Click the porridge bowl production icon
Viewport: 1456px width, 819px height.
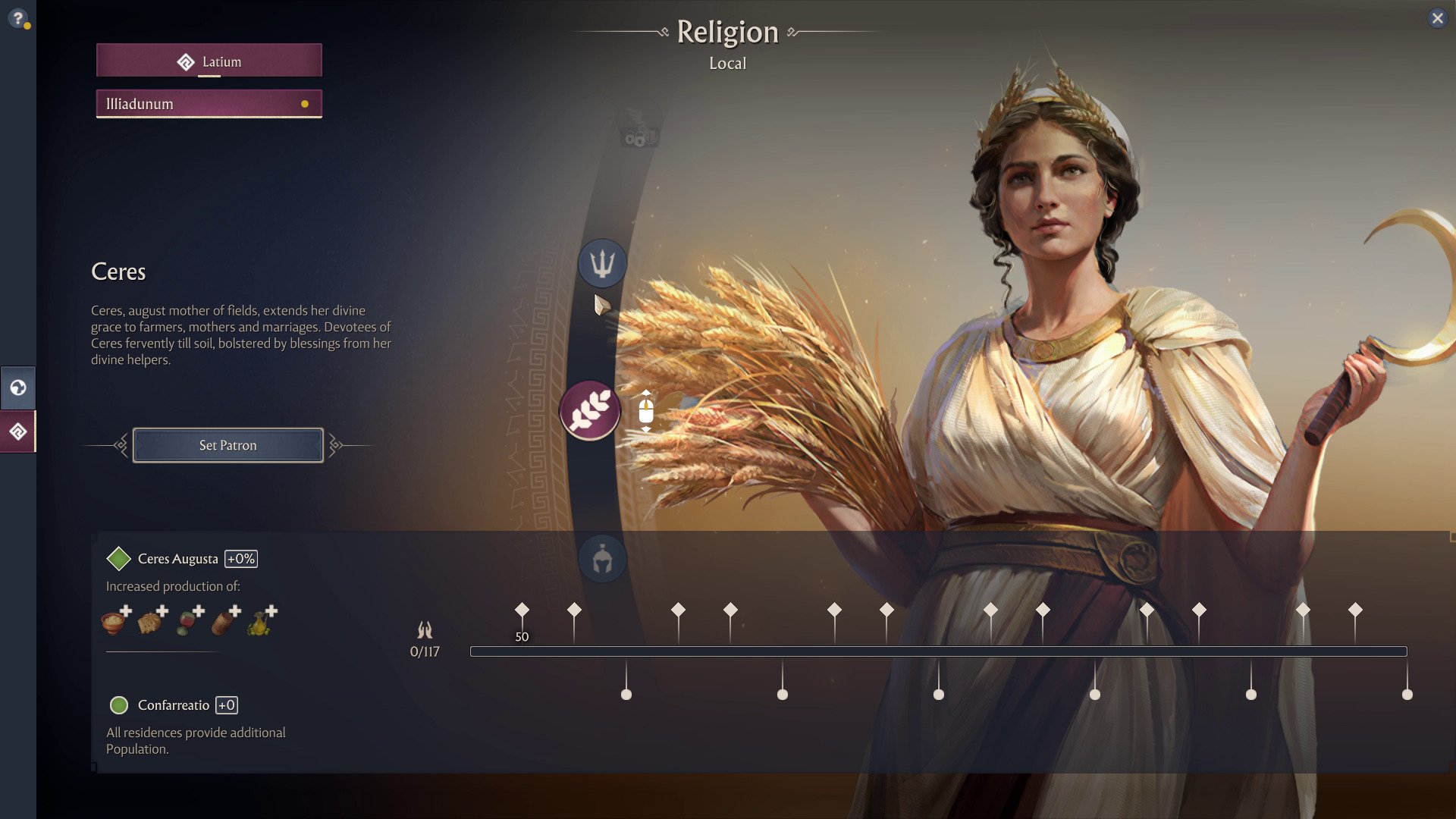[114, 622]
